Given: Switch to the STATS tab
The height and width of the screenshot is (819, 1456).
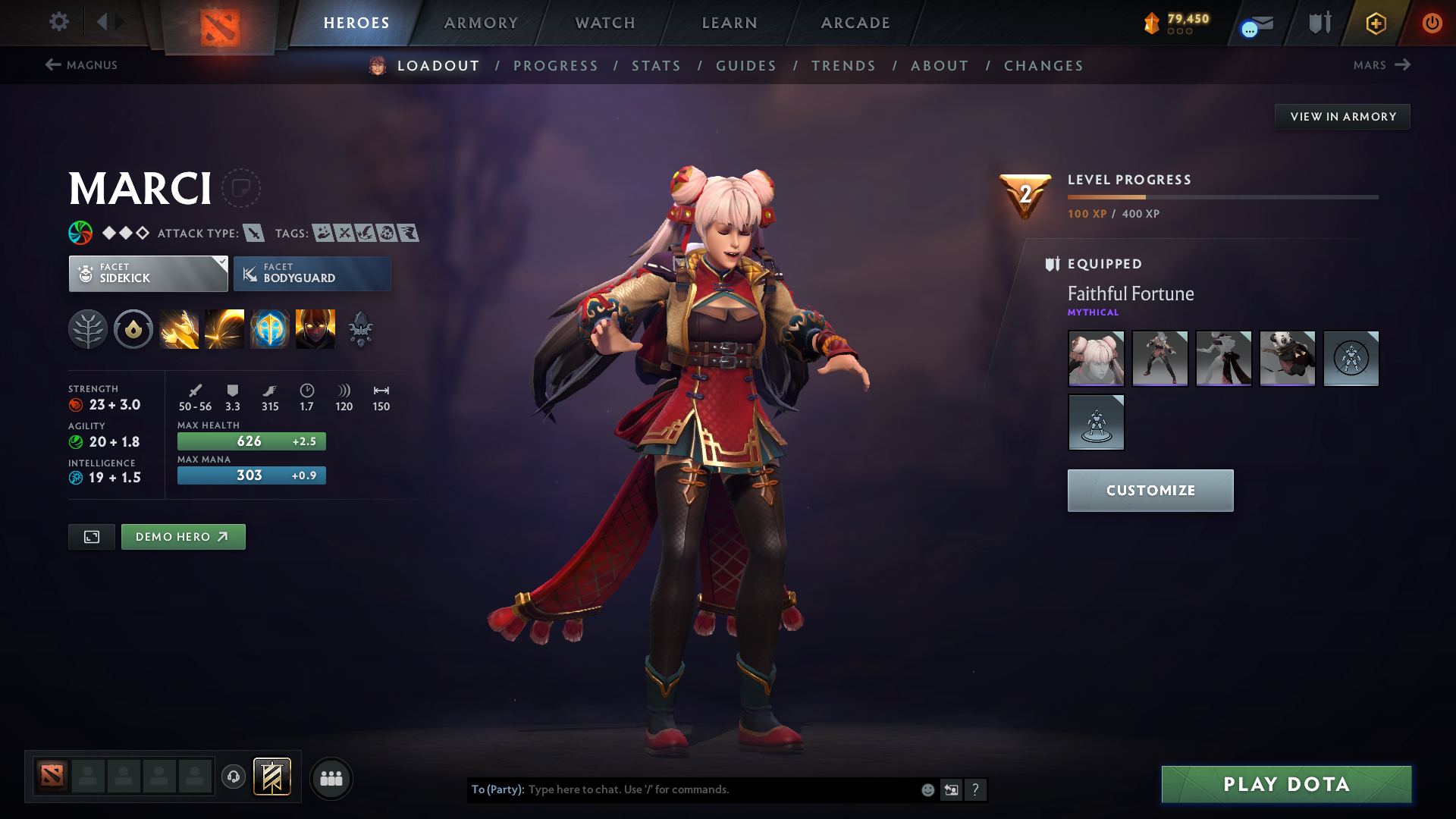Looking at the screenshot, I should pos(656,65).
